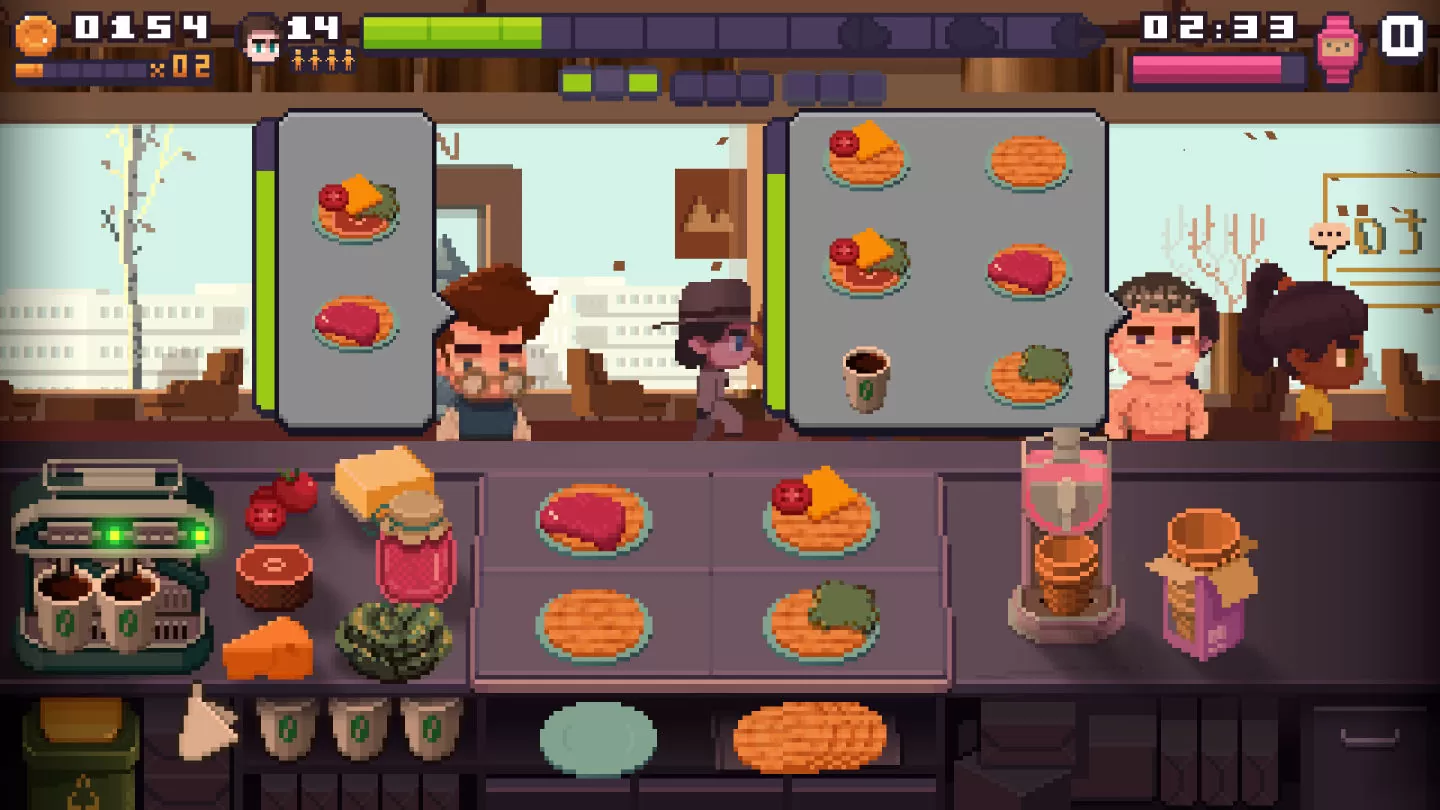Screen dimensions: 1440x810
Task: Use the green coffee machine
Action: pos(112,560)
